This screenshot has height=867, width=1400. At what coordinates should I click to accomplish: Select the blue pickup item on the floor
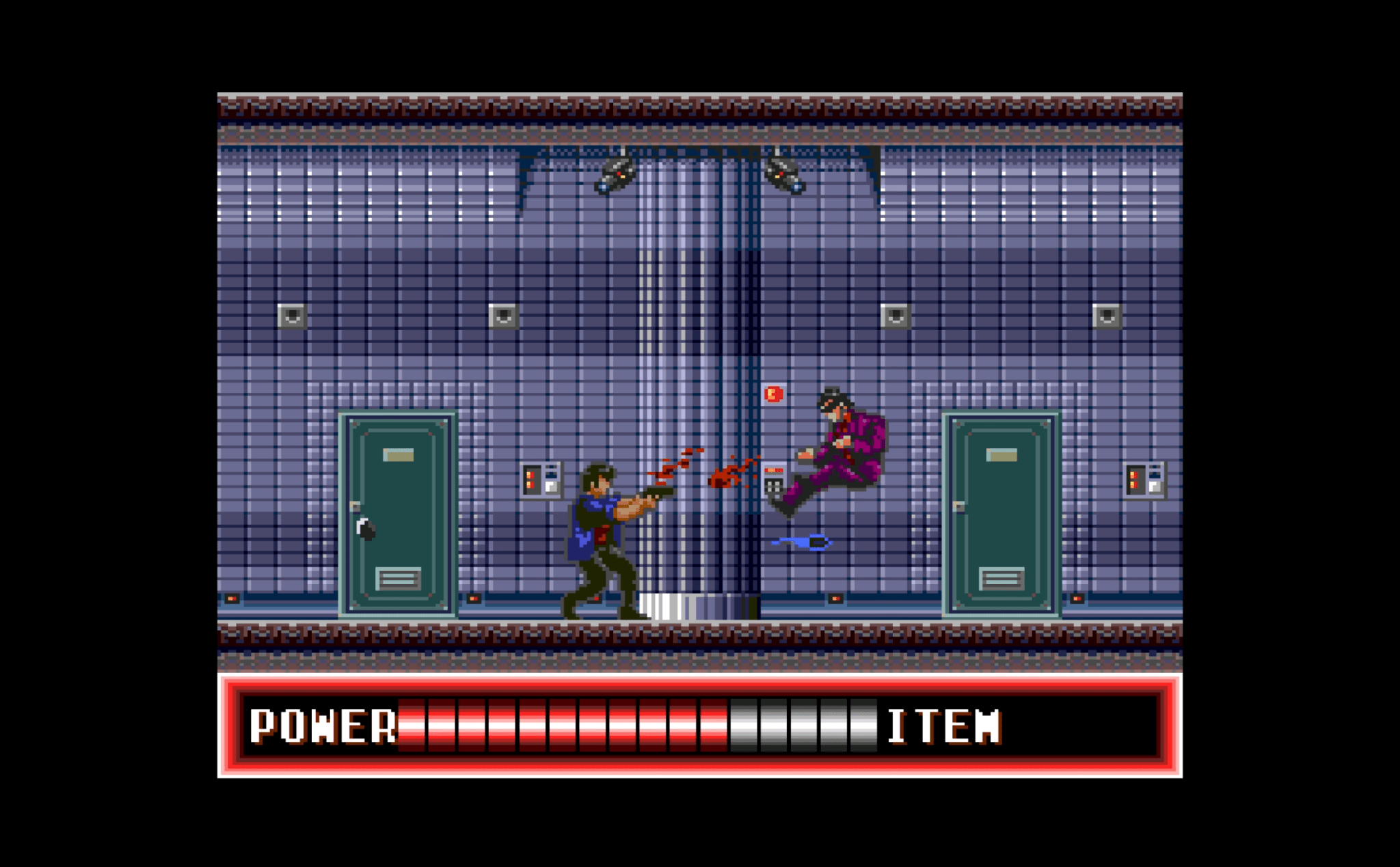point(800,542)
